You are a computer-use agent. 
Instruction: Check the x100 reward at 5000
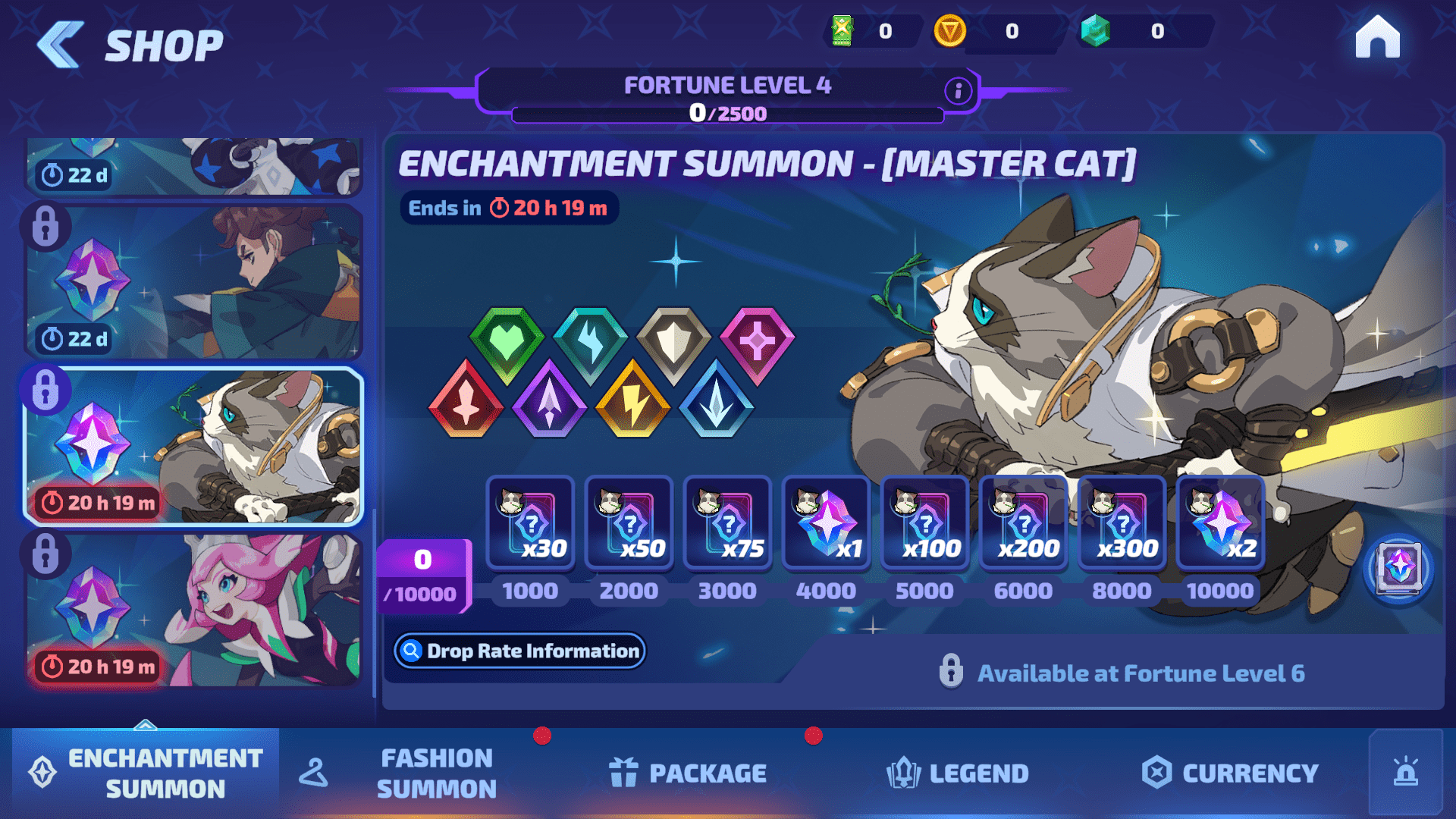pos(924,523)
